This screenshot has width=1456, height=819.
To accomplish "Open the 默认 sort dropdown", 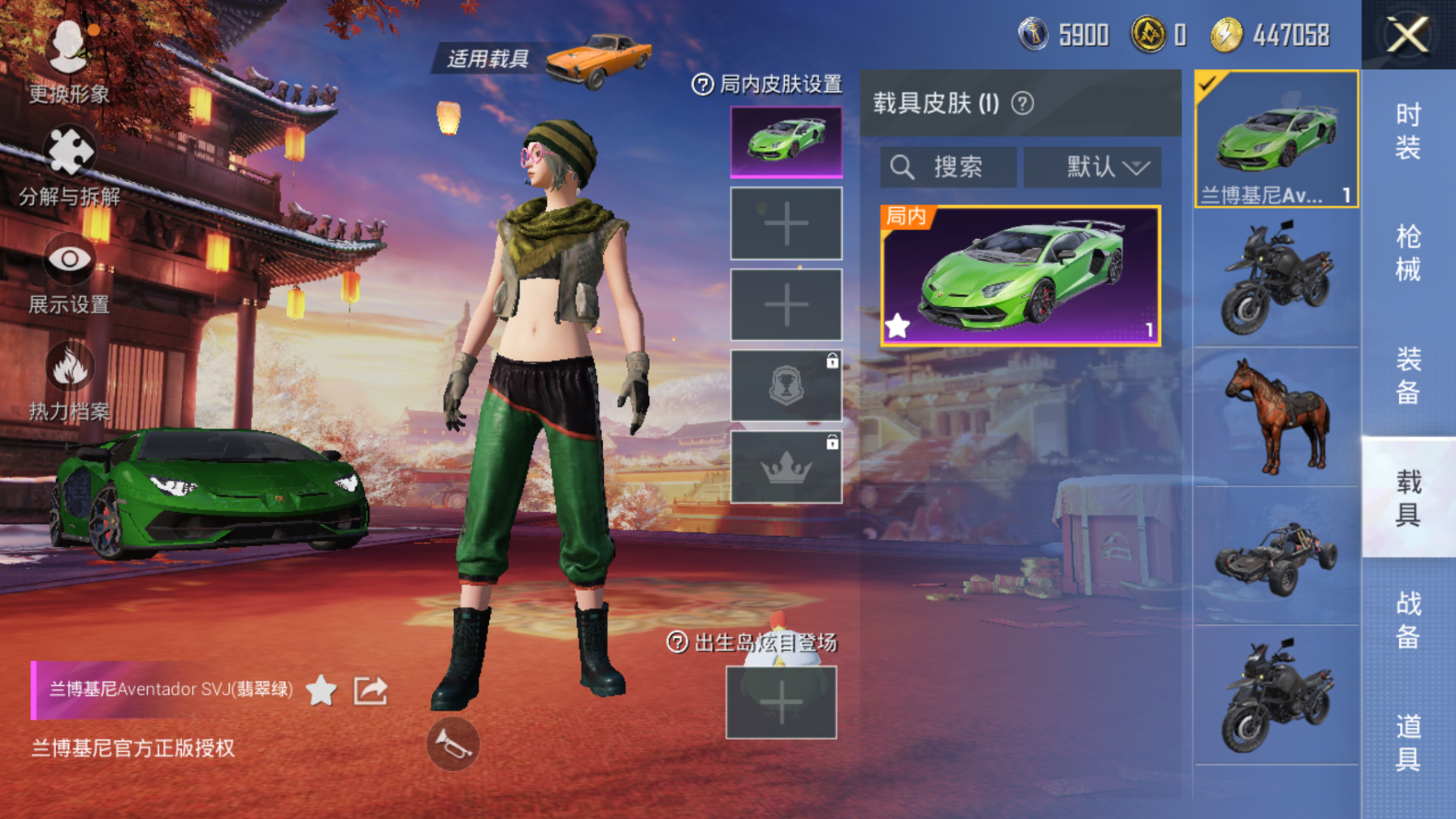I will [x=1092, y=167].
